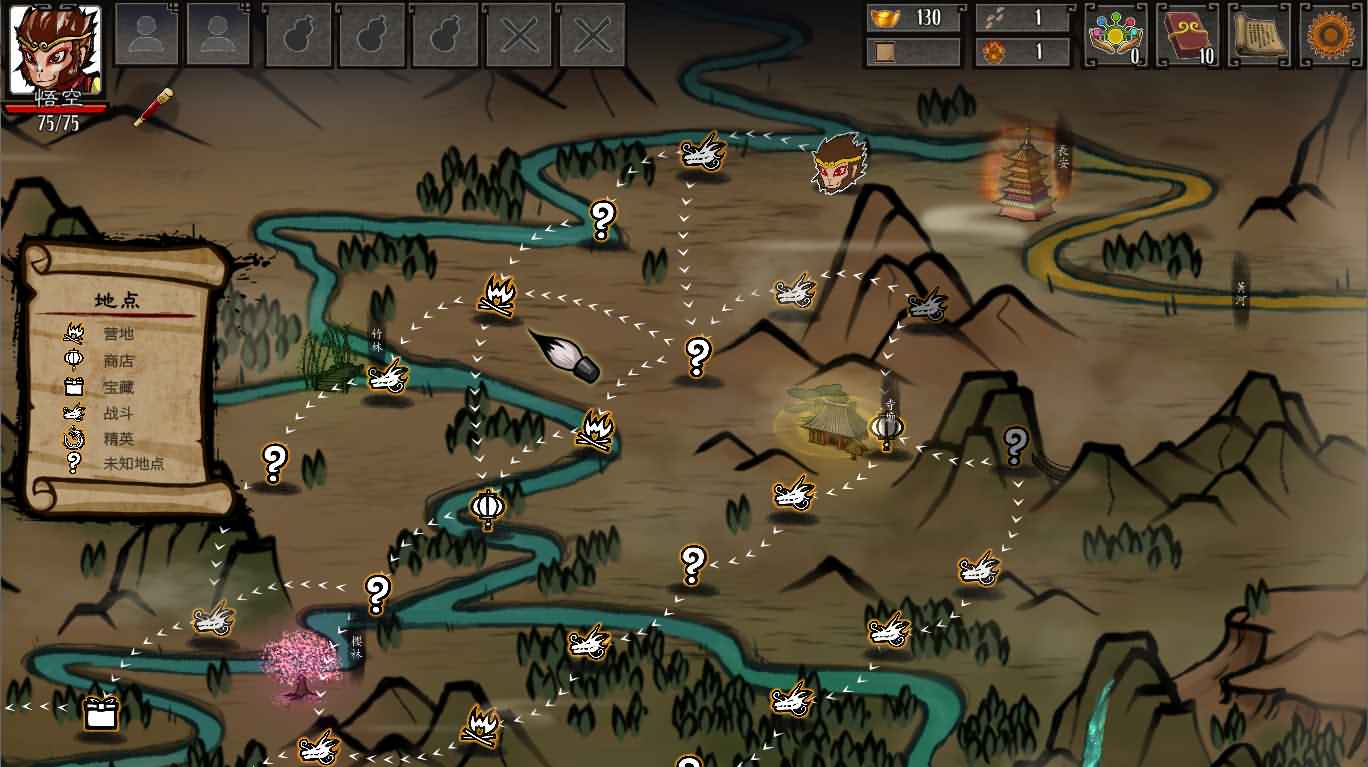The width and height of the screenshot is (1368, 767).
Task: Open the settings gear menu
Action: [1331, 35]
